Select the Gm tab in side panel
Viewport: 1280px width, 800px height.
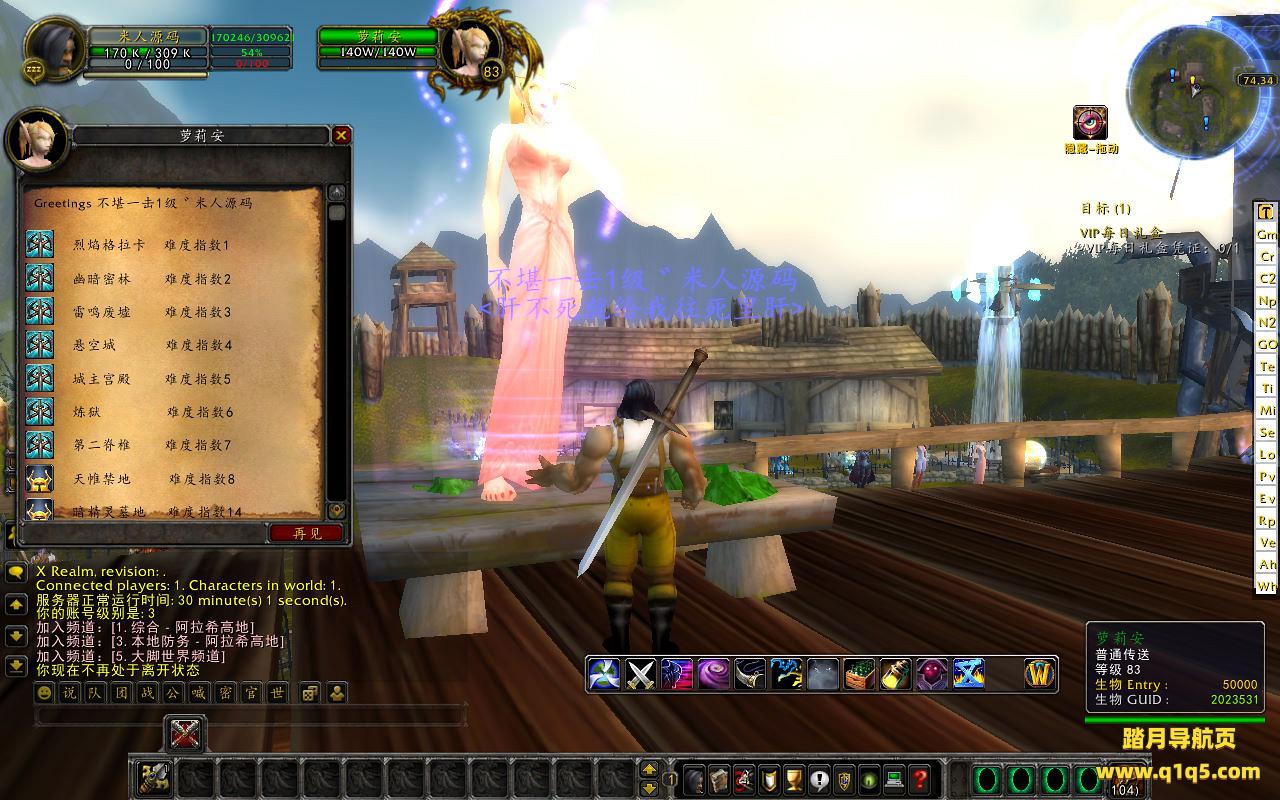1267,234
